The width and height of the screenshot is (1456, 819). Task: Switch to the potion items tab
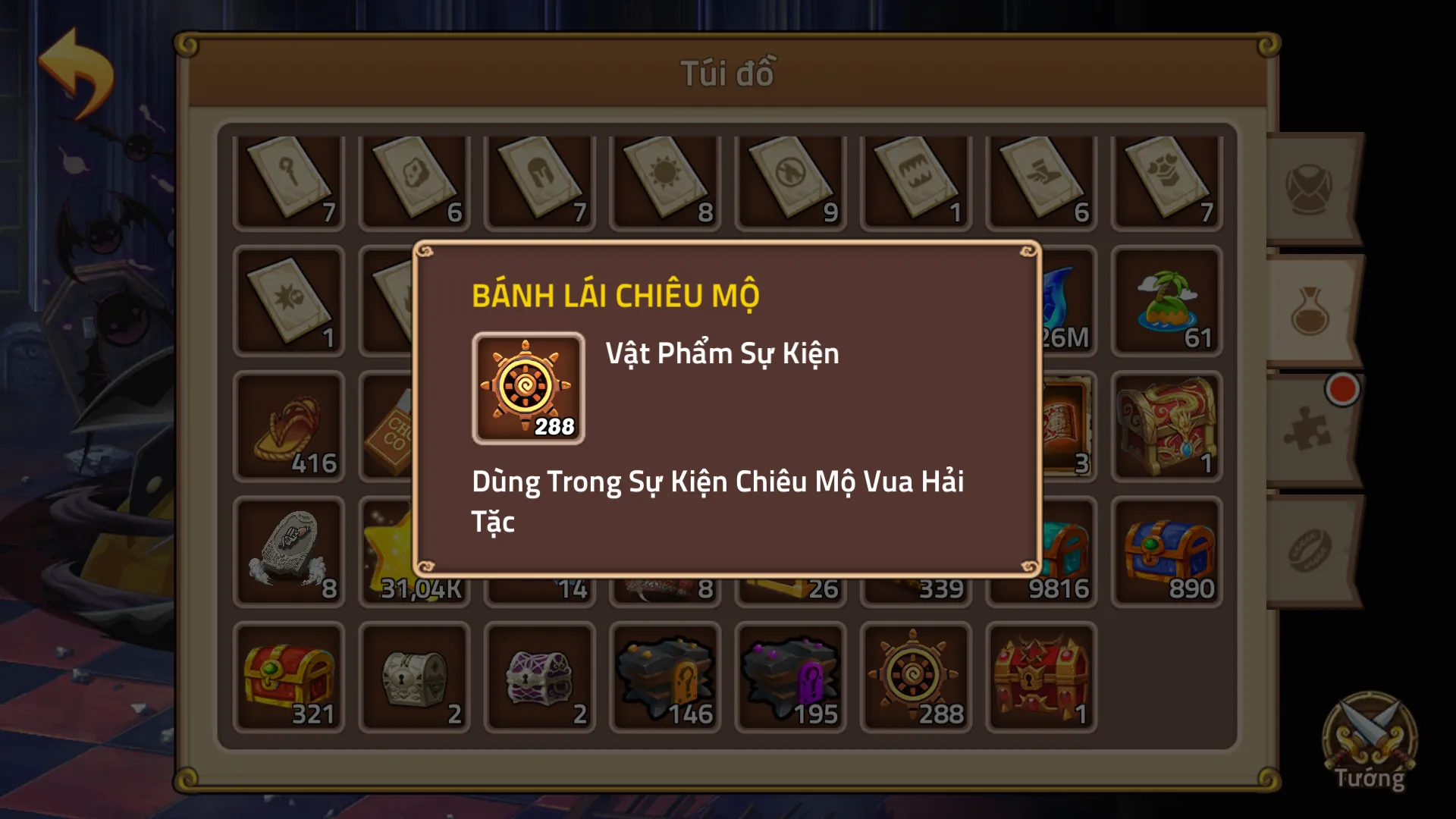coord(1310,311)
